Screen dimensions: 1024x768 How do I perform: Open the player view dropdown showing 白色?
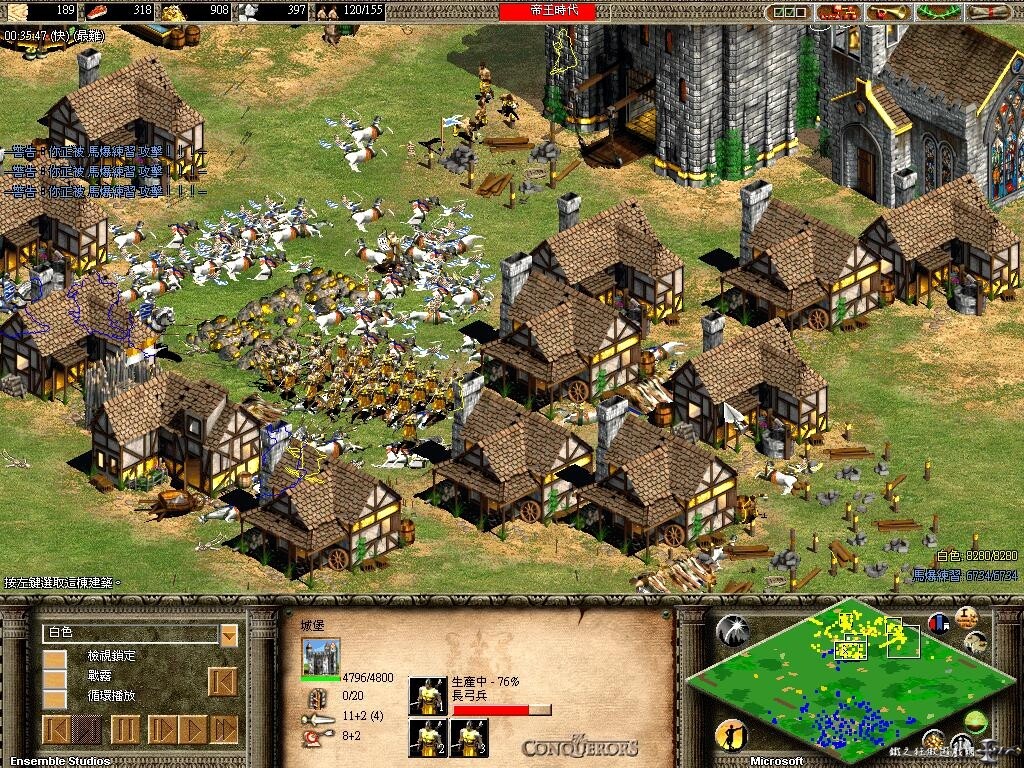coord(229,634)
